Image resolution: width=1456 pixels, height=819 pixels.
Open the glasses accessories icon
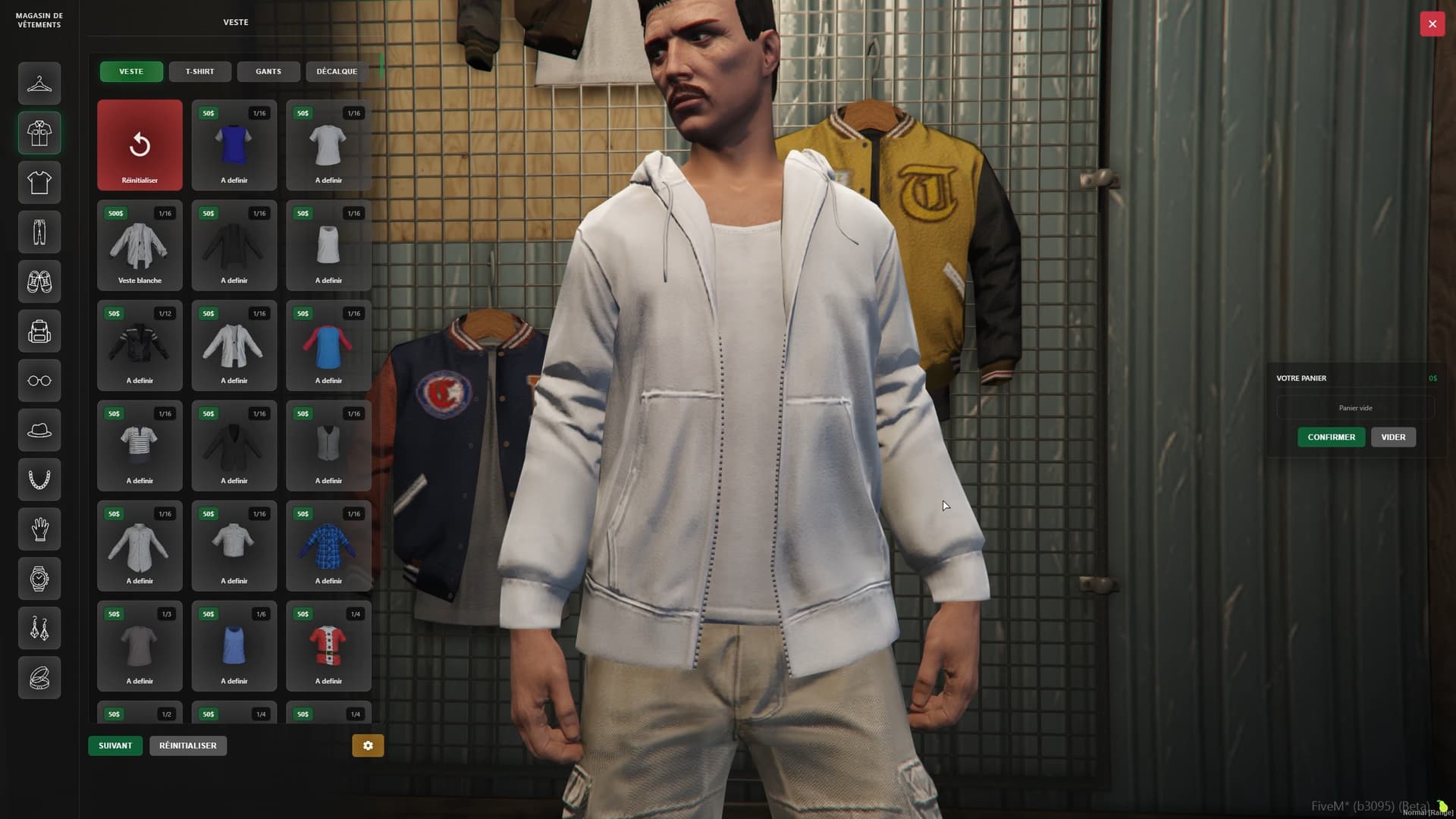point(39,381)
